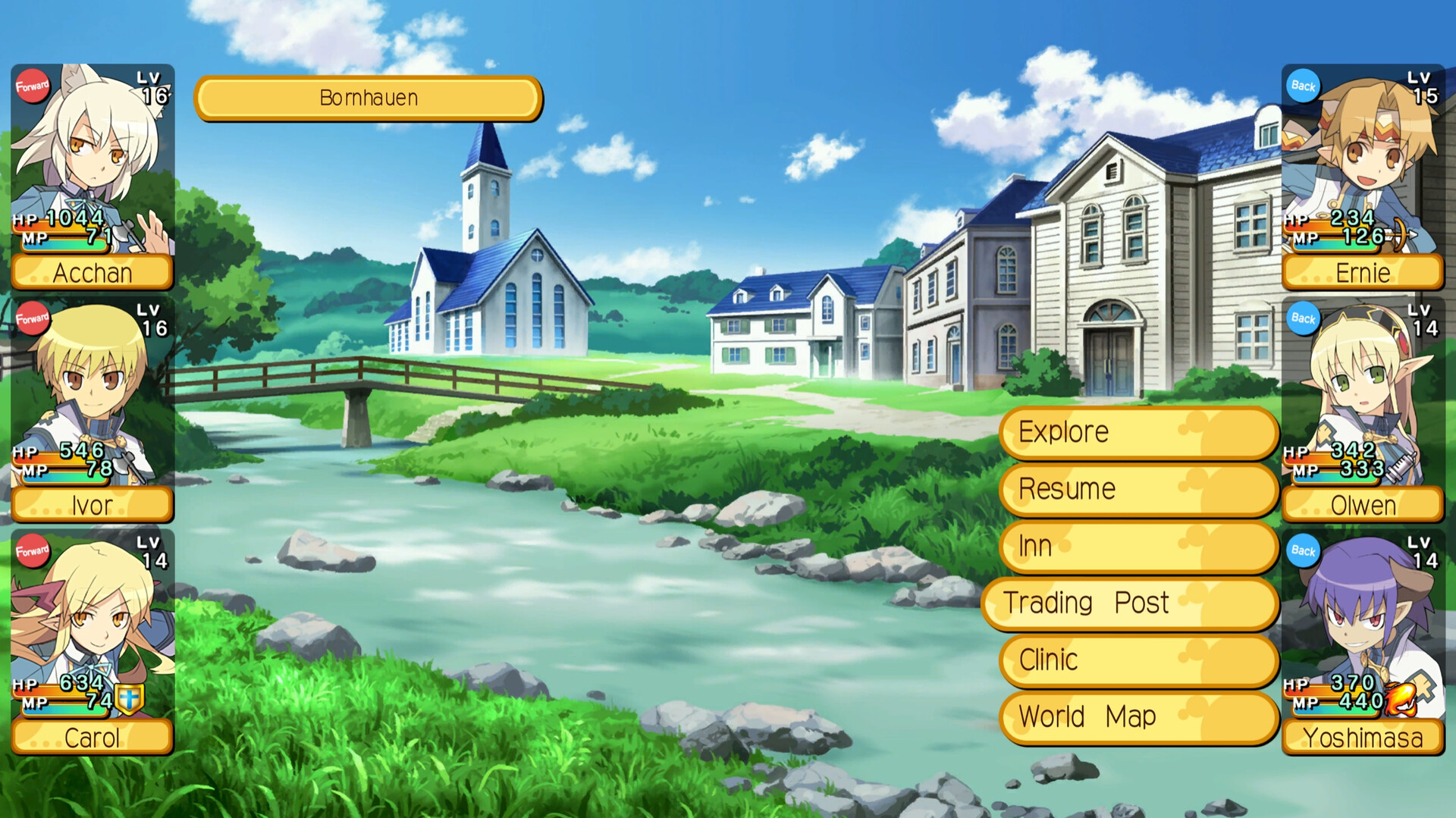Click the Bornhauen town name banner
Viewport: 1456px width, 818px height.
tap(369, 97)
